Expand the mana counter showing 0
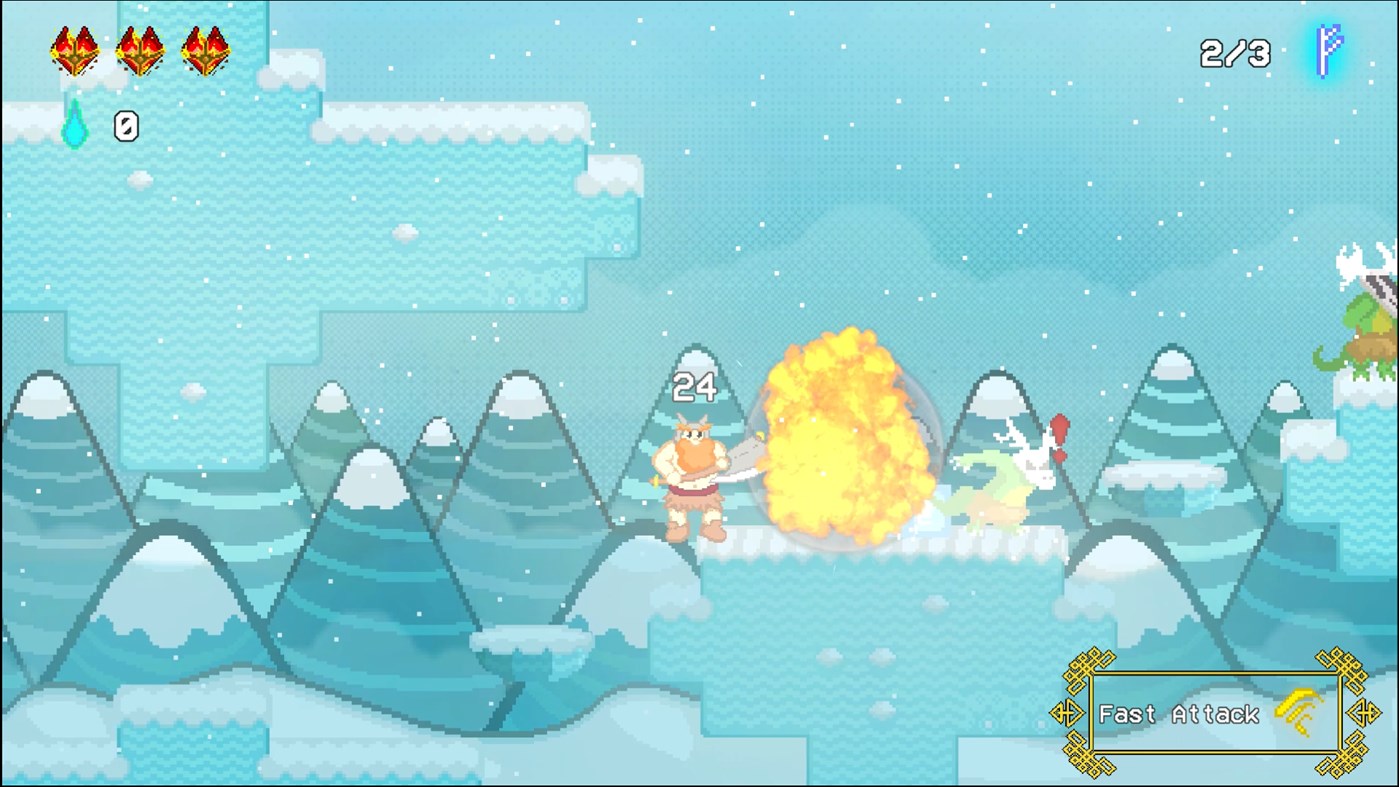This screenshot has width=1399, height=787. click(124, 127)
